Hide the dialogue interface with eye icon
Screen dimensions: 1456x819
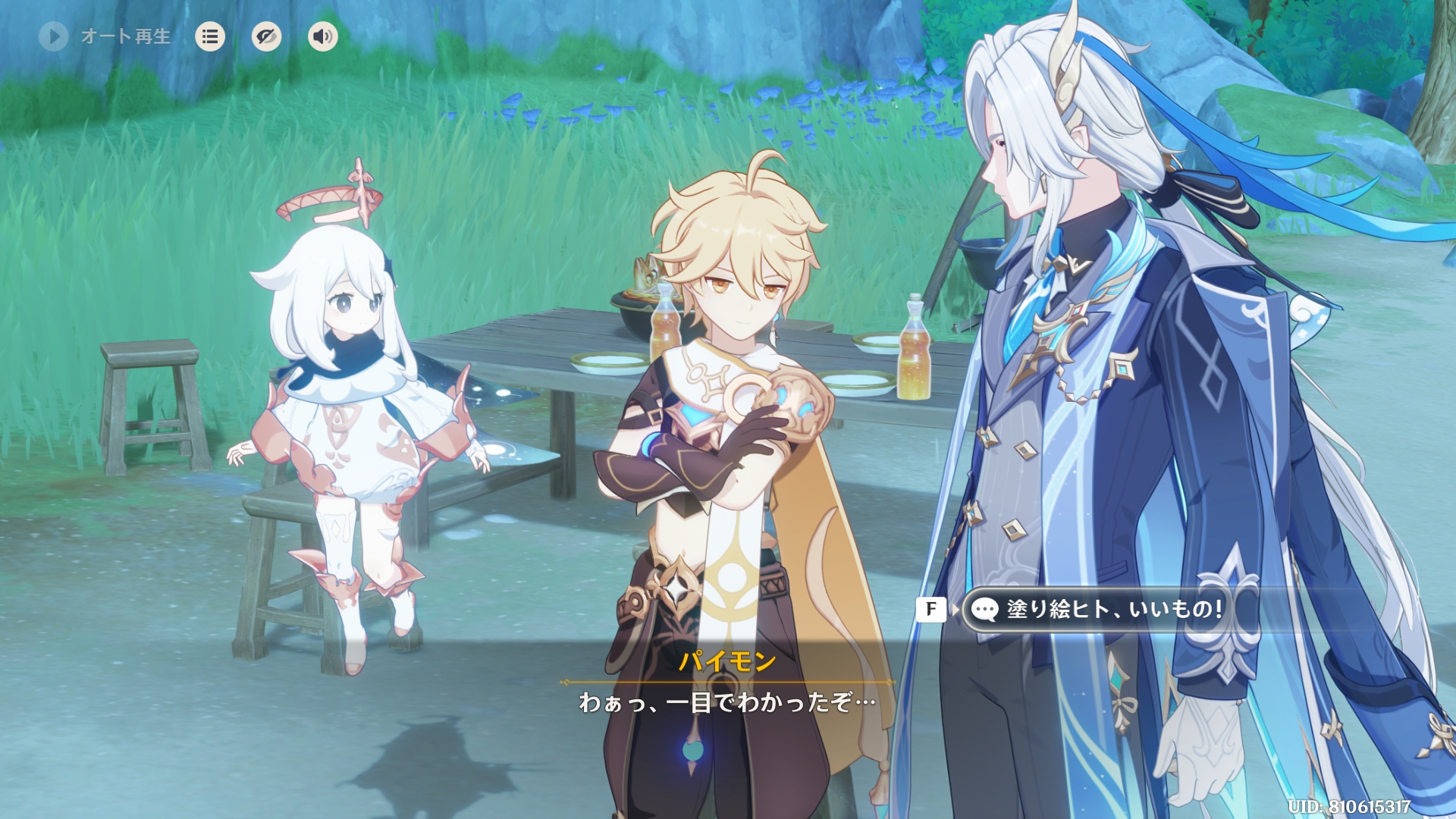tap(266, 36)
